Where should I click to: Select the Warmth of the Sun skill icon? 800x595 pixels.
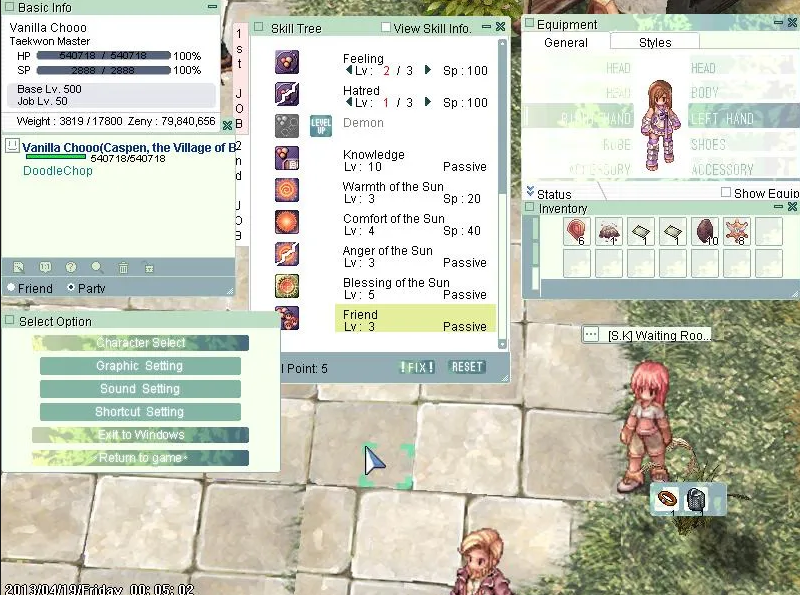click(287, 190)
